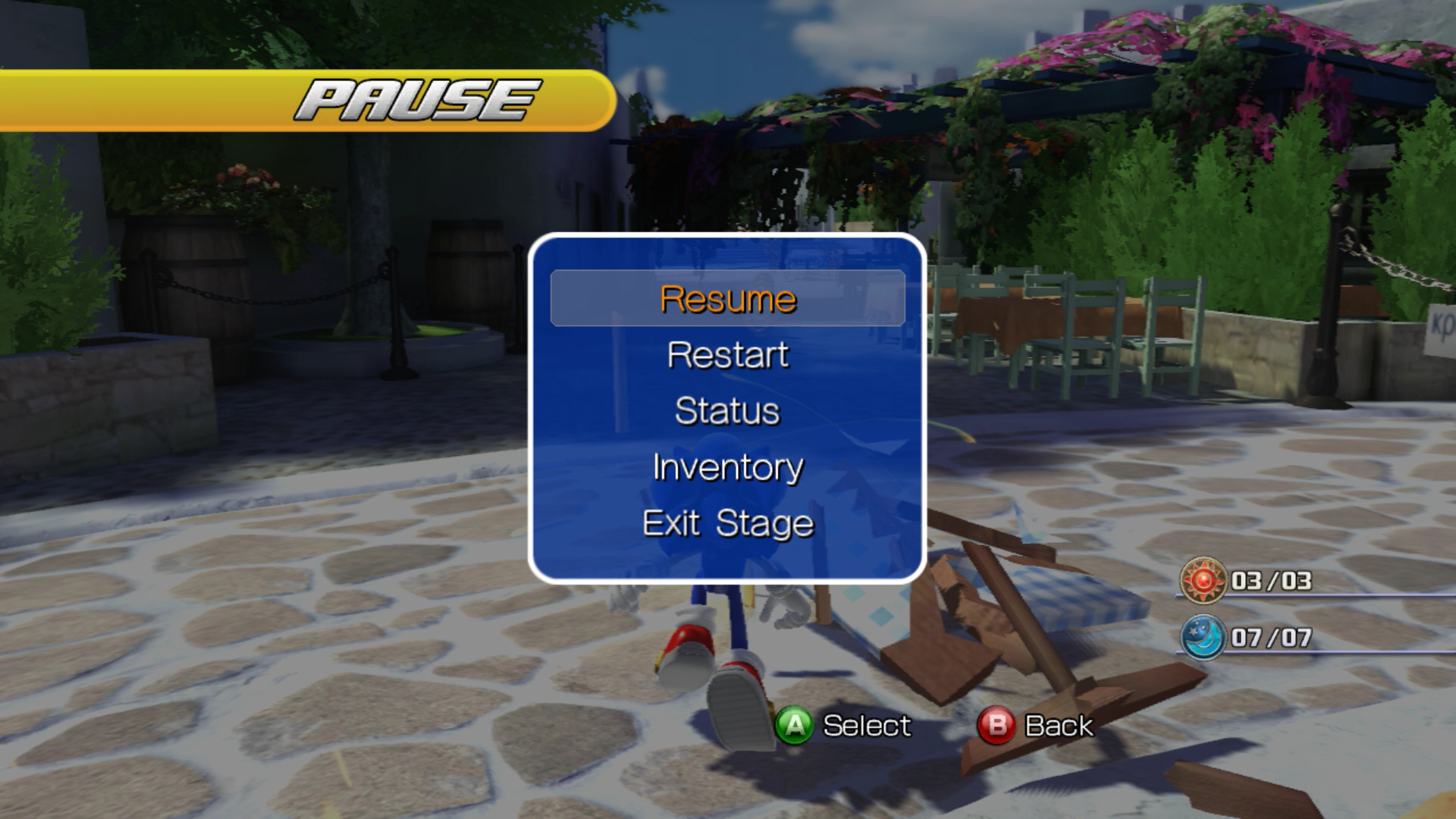The width and height of the screenshot is (1456, 819).
Task: Choose Exit Stage from the pause menu
Action: pyautogui.click(x=726, y=522)
